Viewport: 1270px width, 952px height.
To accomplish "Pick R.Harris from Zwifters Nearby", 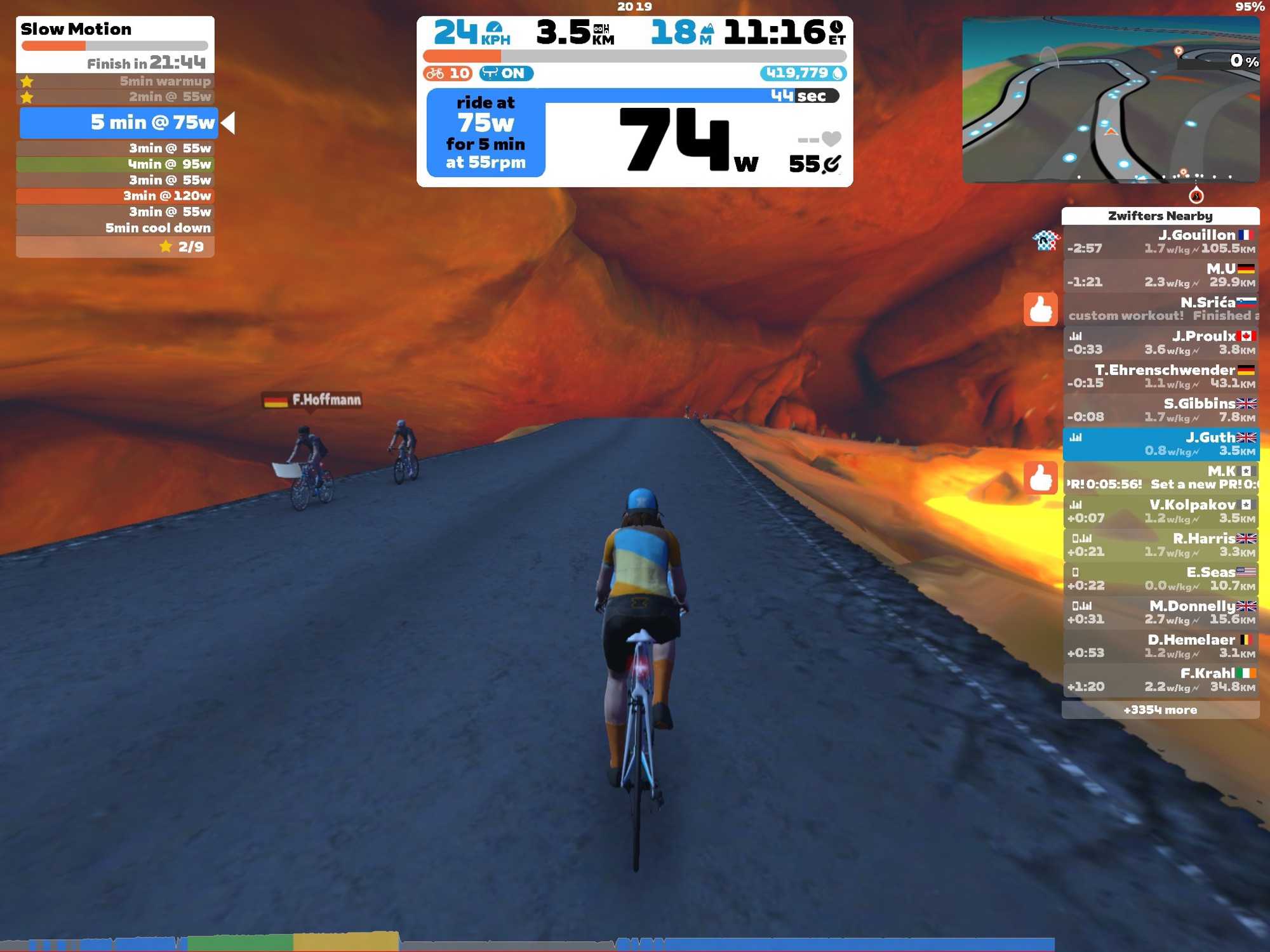I will click(x=1160, y=545).
